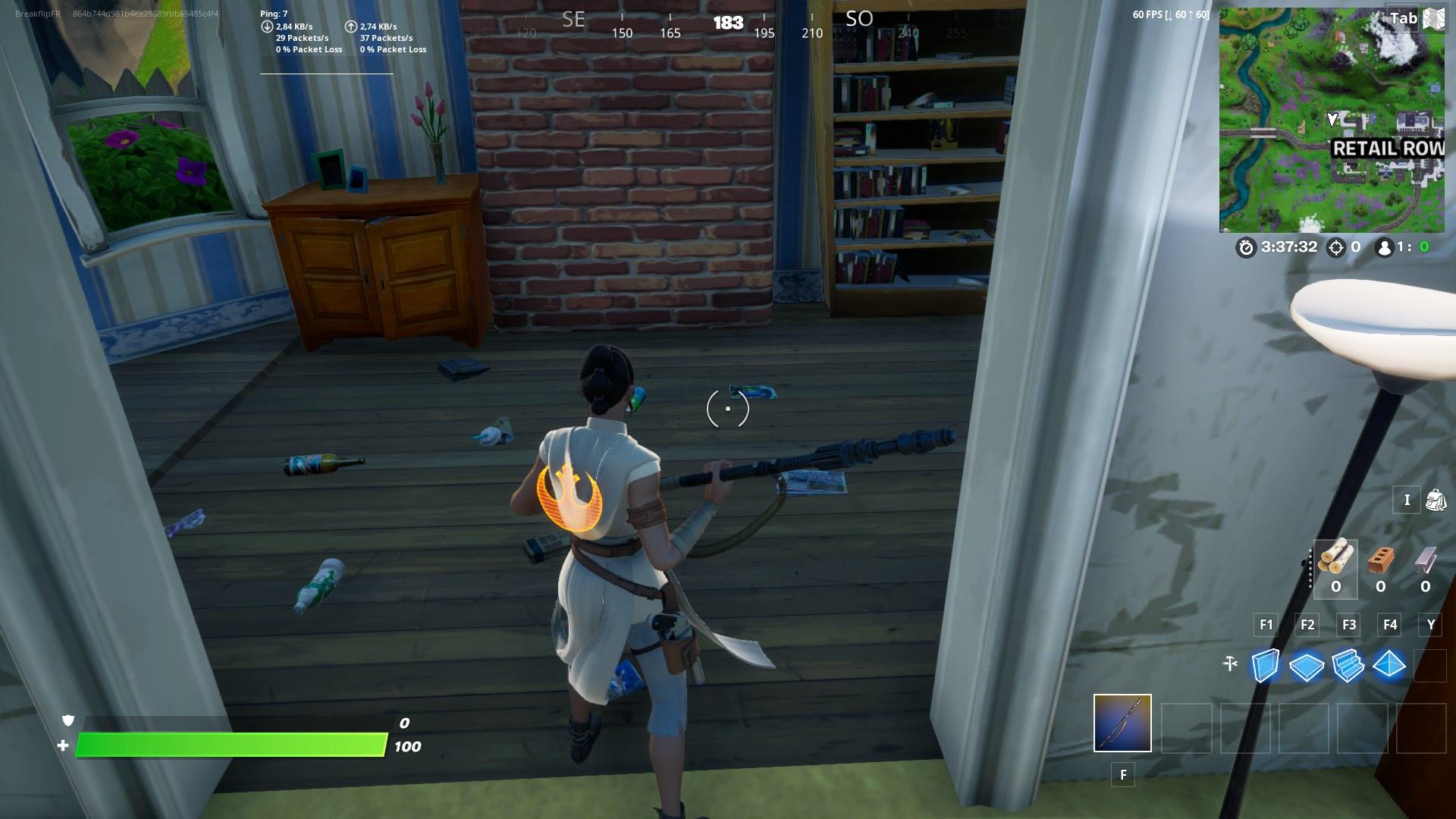Click the Y edit keybind label
1456x819 pixels.
coord(1430,625)
